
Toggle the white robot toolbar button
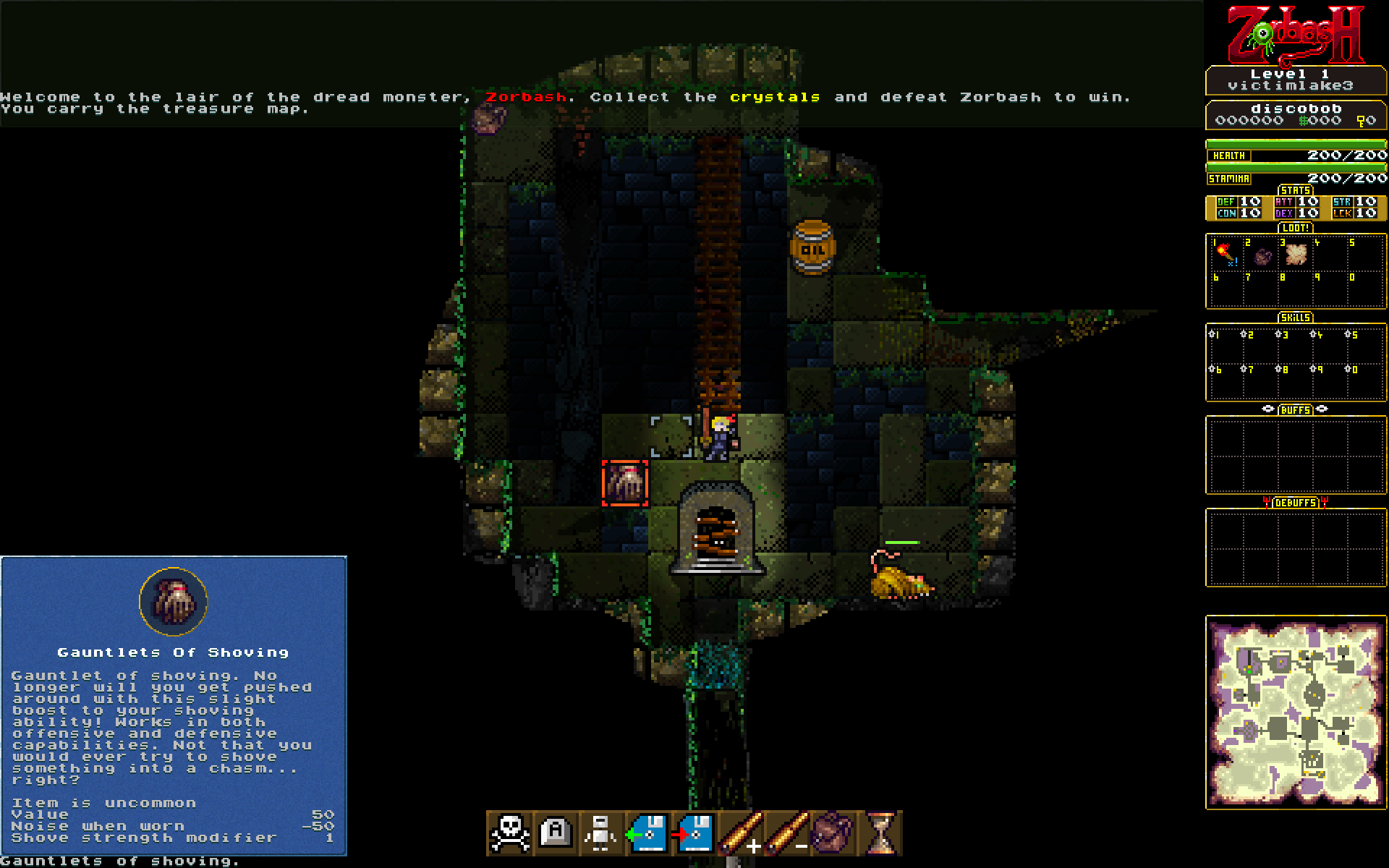click(601, 833)
